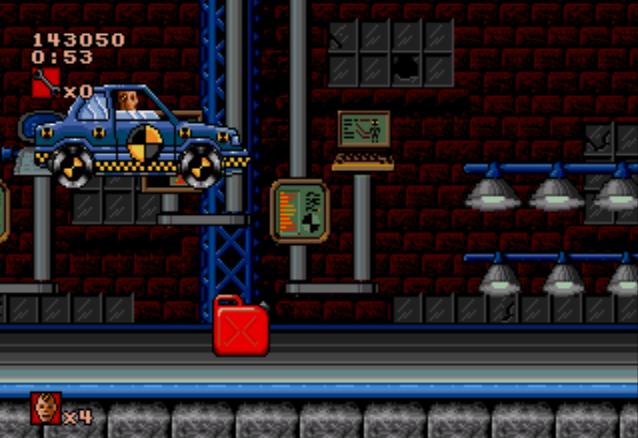Click the red wrench item icon
The height and width of the screenshot is (438, 638).
[45, 84]
